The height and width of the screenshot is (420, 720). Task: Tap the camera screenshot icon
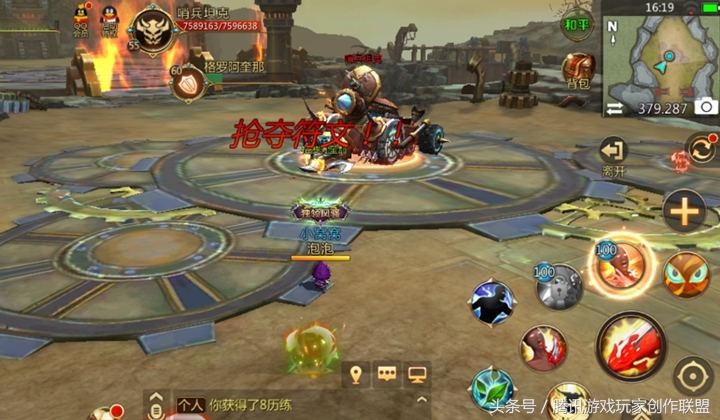pyautogui.click(x=706, y=107)
